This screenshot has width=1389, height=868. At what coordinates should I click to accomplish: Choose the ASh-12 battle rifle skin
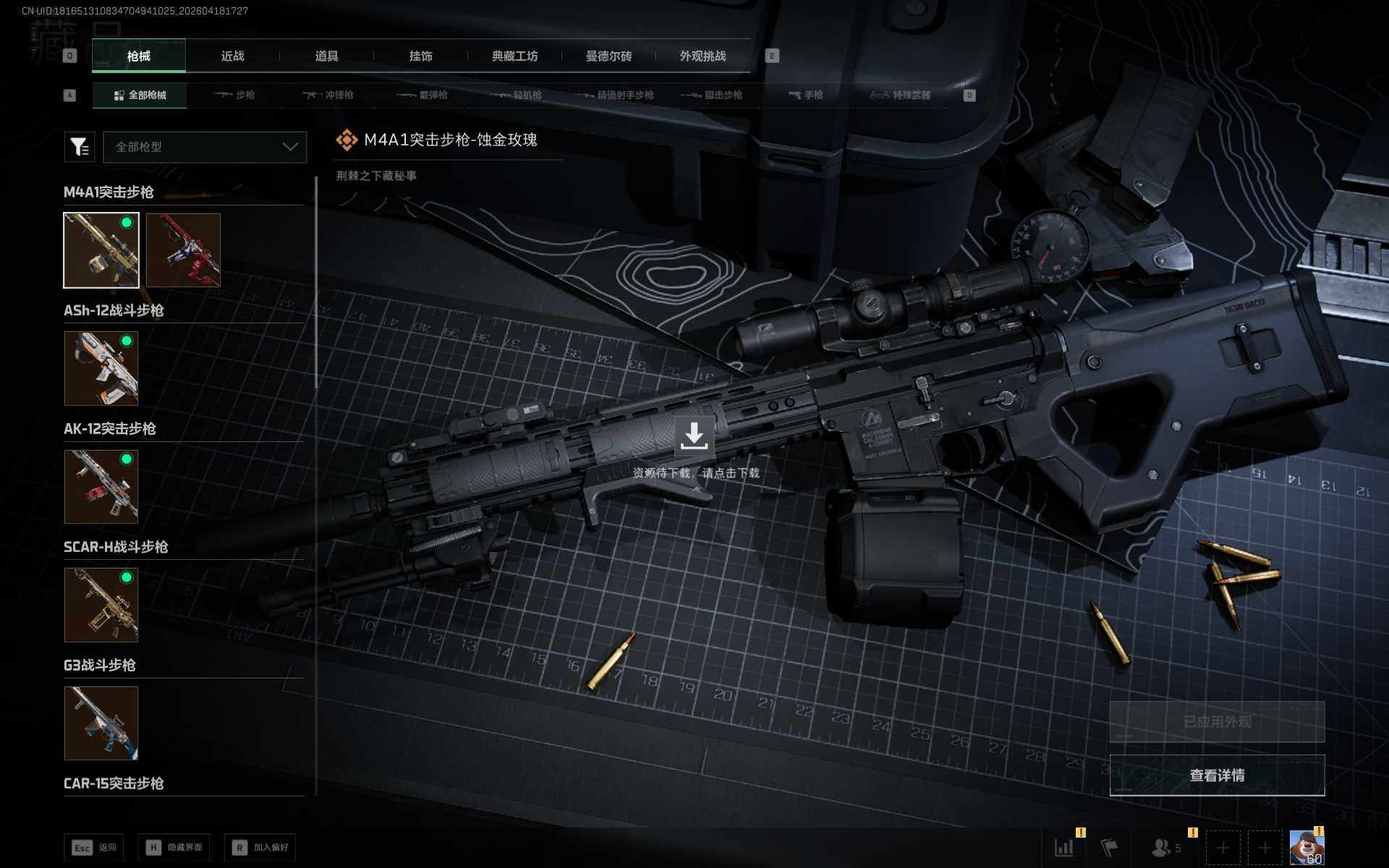tap(101, 368)
